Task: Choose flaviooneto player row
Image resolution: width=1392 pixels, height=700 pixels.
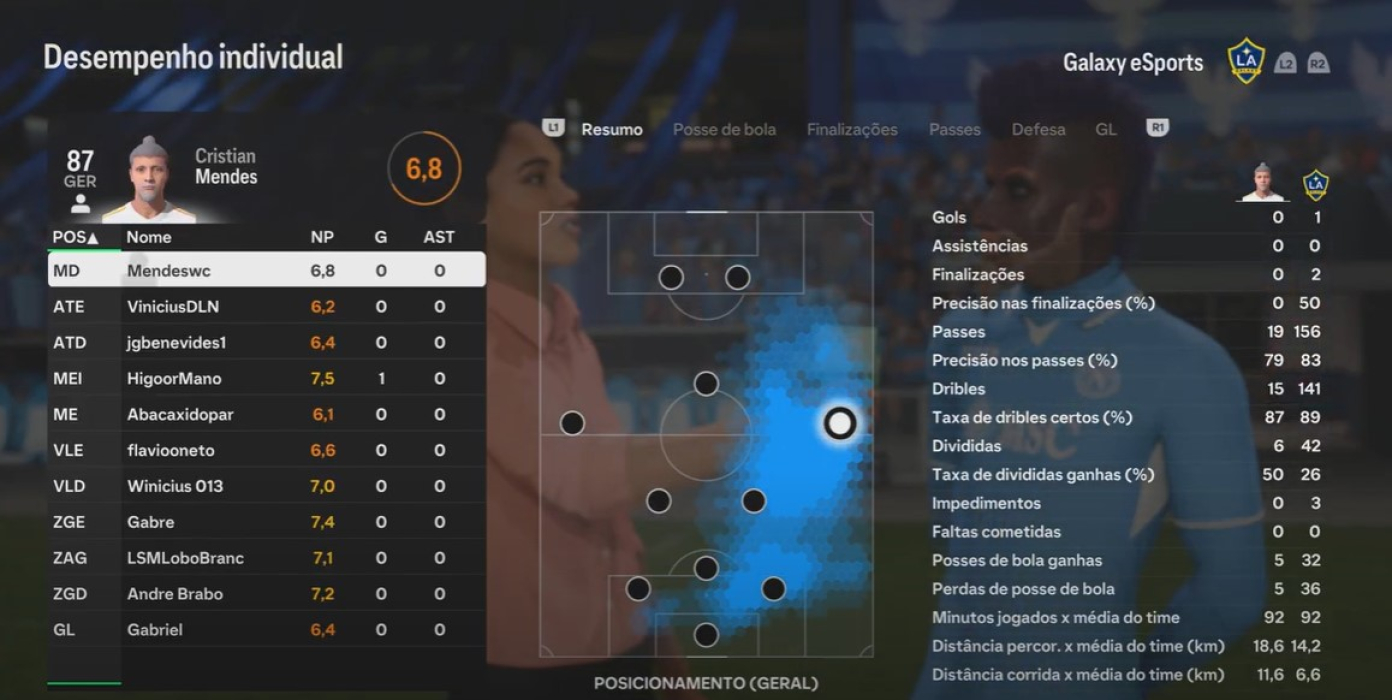Action: pos(266,450)
